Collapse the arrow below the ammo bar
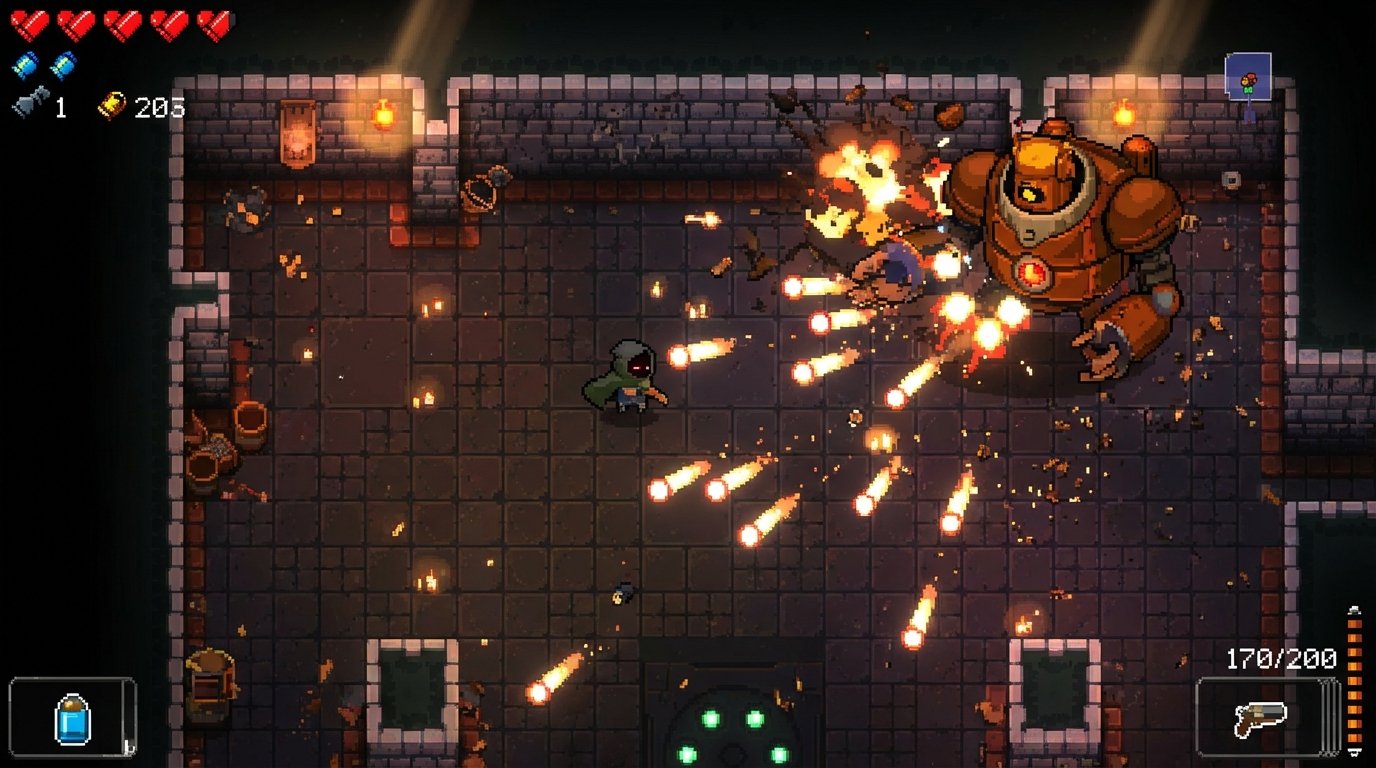Image resolution: width=1376 pixels, height=768 pixels. pyautogui.click(x=1354, y=753)
